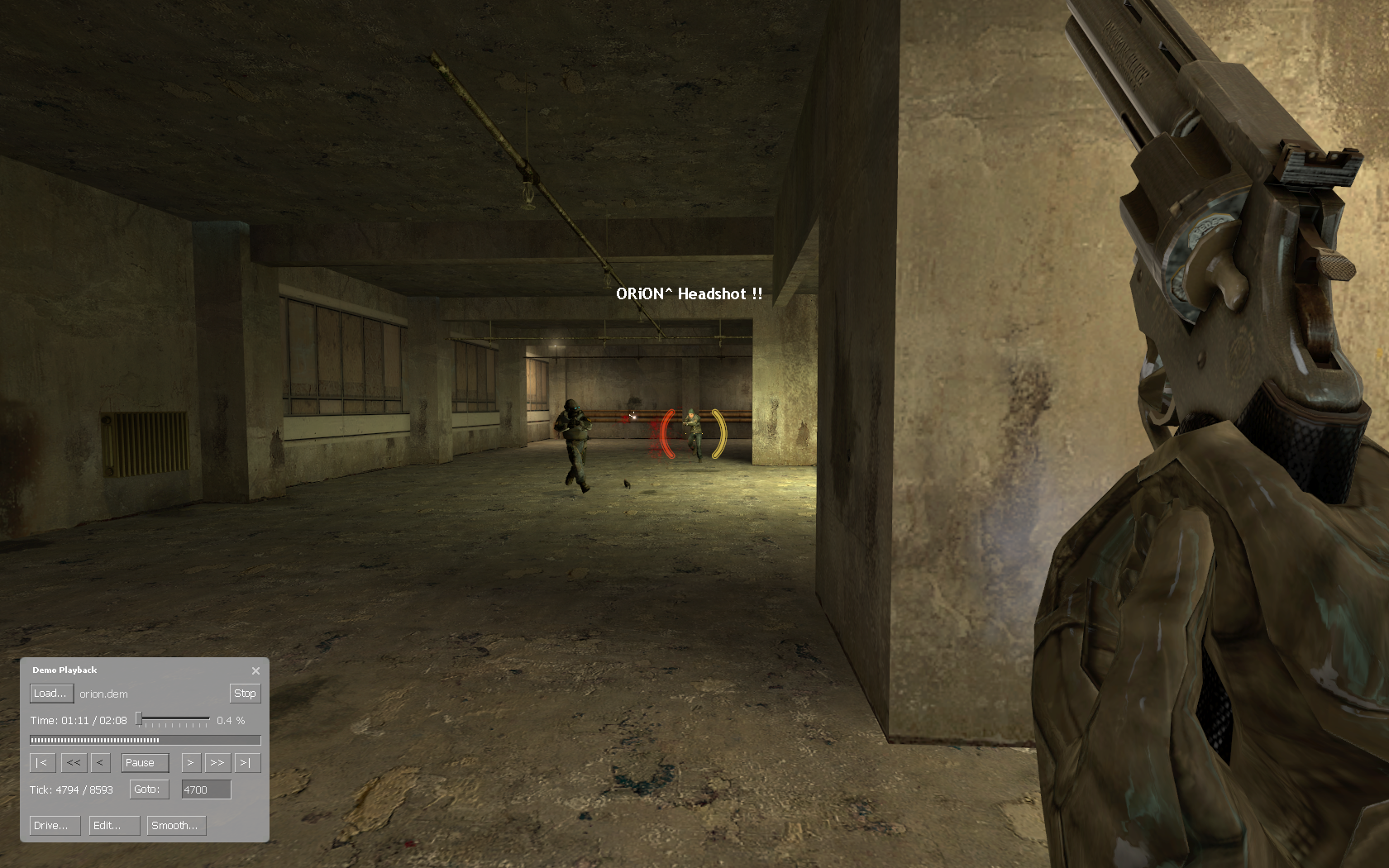Click the double-arrow fast forward button
This screenshot has height=868, width=1389.
217,763
